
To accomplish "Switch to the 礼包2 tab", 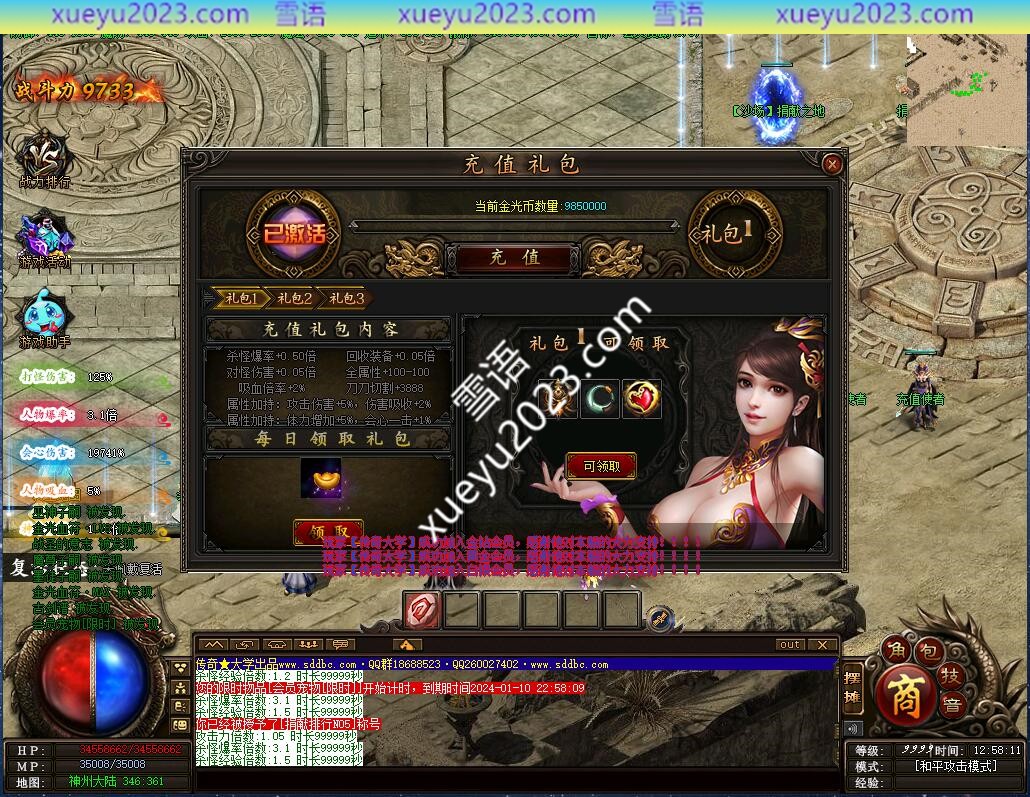I will click(x=294, y=298).
